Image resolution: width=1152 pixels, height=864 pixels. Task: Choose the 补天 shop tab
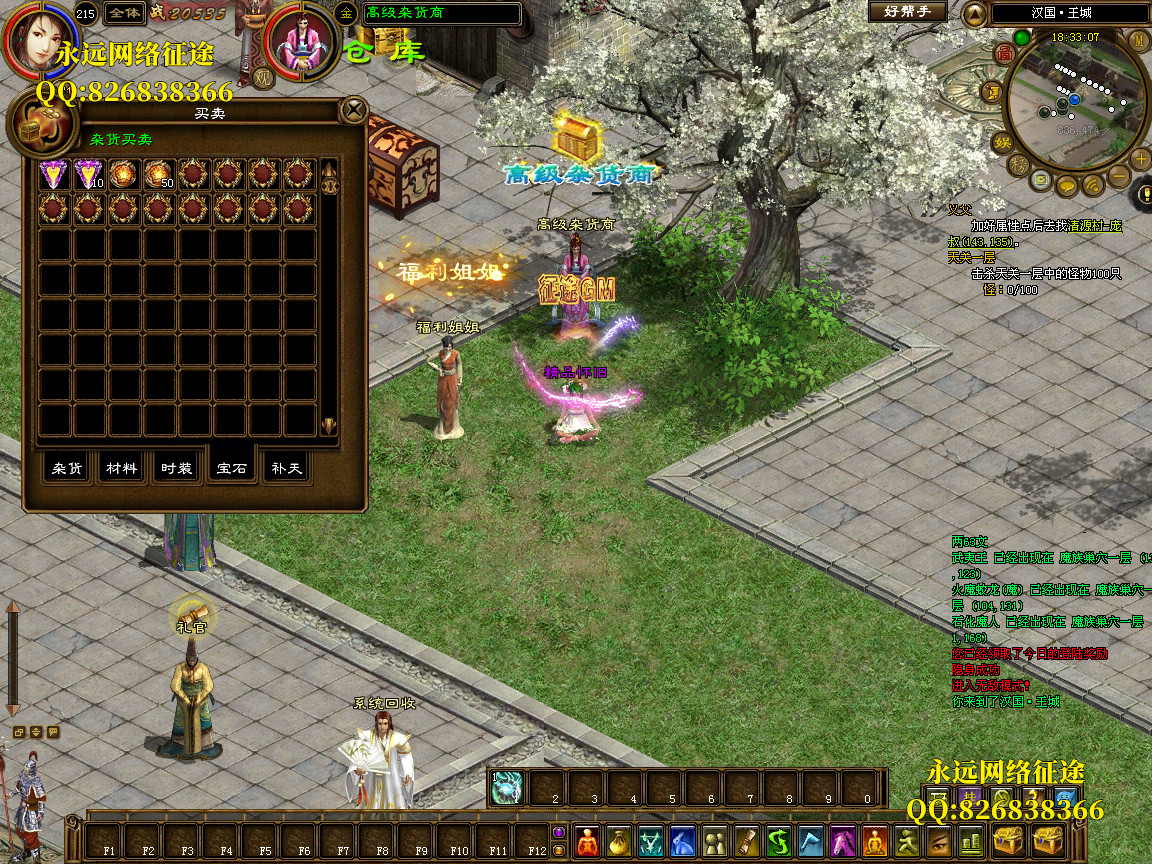pos(285,468)
